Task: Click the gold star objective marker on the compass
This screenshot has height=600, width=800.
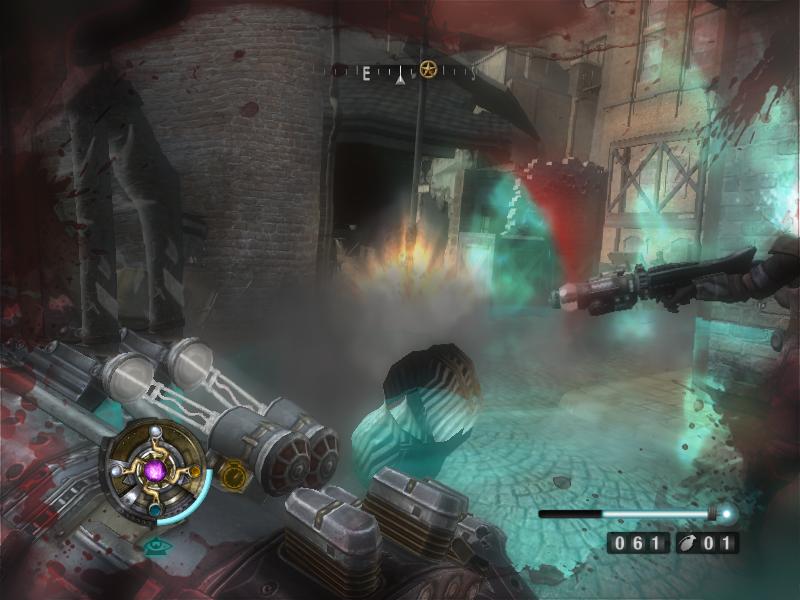Action: pos(428,69)
